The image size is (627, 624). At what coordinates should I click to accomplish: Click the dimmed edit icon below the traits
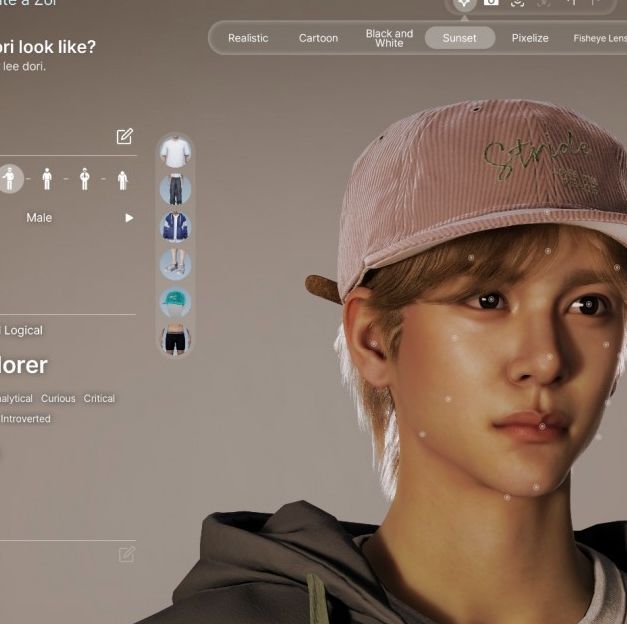tap(126, 554)
